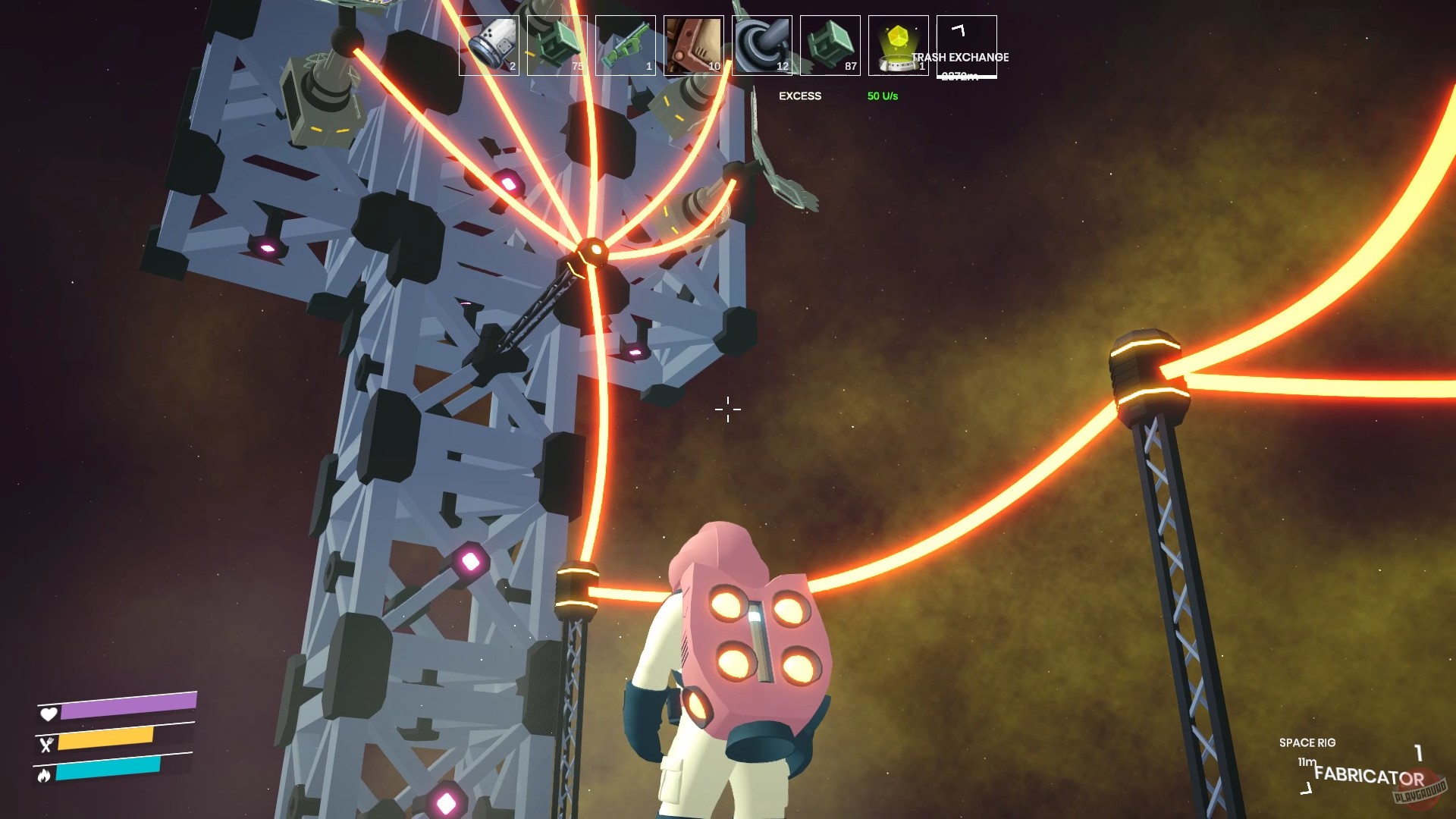The width and height of the screenshot is (1456, 819).
Task: Click the Trash Exchange distance text
Action: 962,76
